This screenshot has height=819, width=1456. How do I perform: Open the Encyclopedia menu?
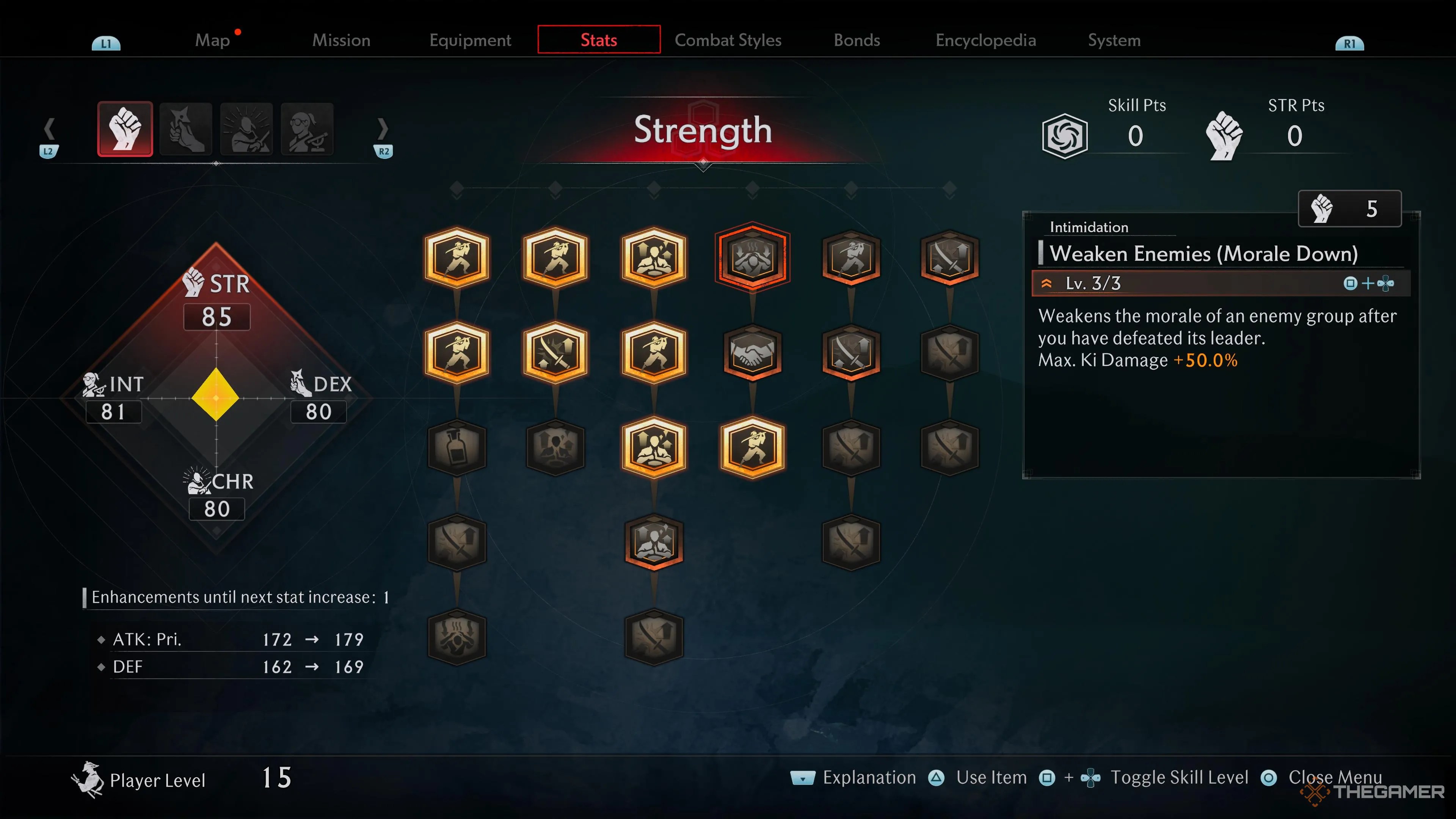985,39
